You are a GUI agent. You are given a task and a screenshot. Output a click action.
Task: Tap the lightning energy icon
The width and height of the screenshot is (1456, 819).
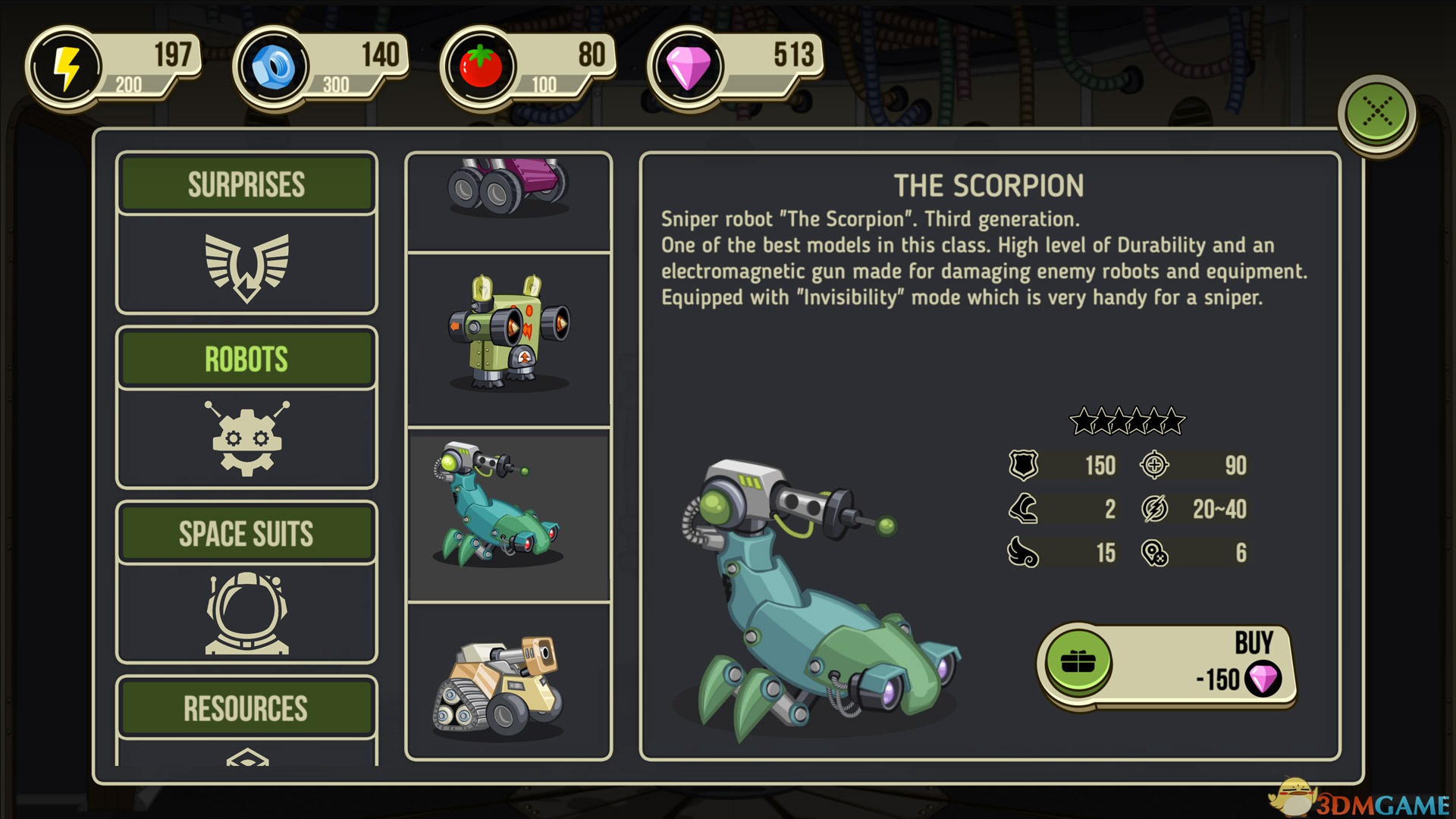point(66,67)
